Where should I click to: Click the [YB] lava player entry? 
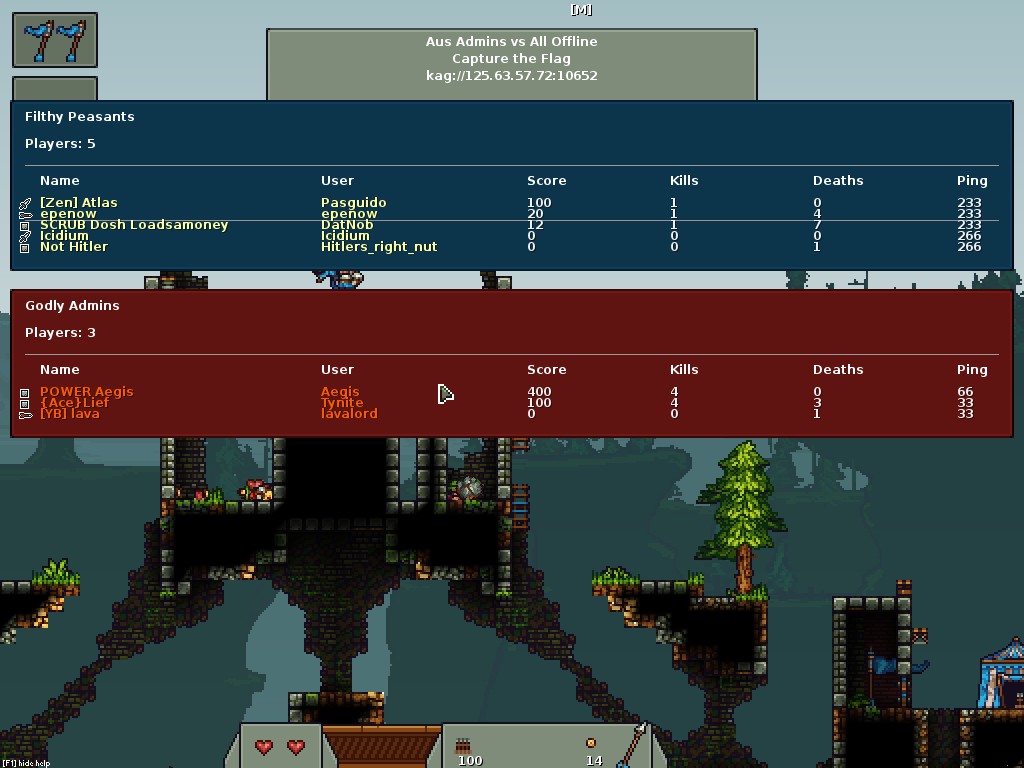(x=70, y=414)
